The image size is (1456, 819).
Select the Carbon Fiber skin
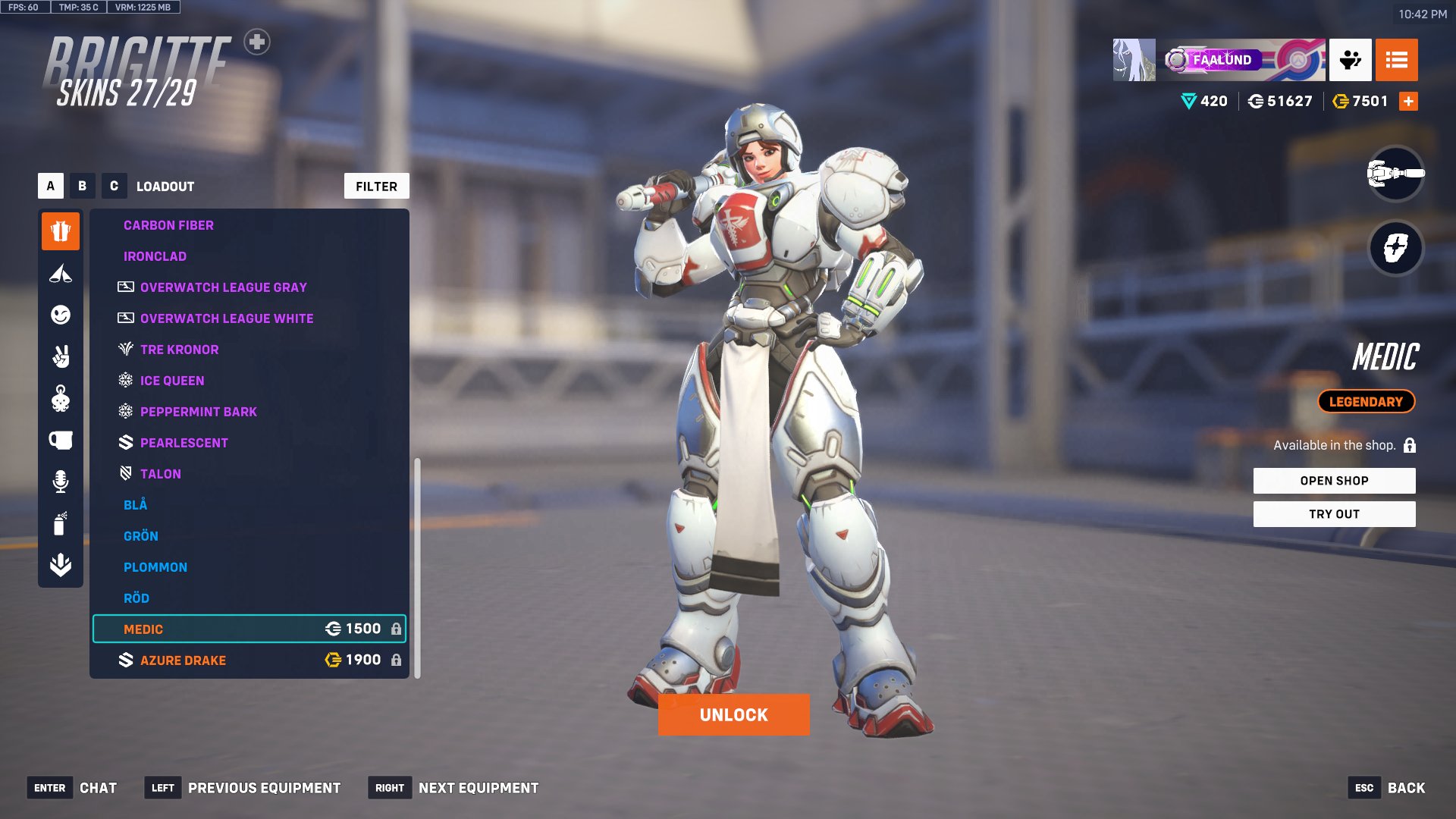click(x=168, y=225)
